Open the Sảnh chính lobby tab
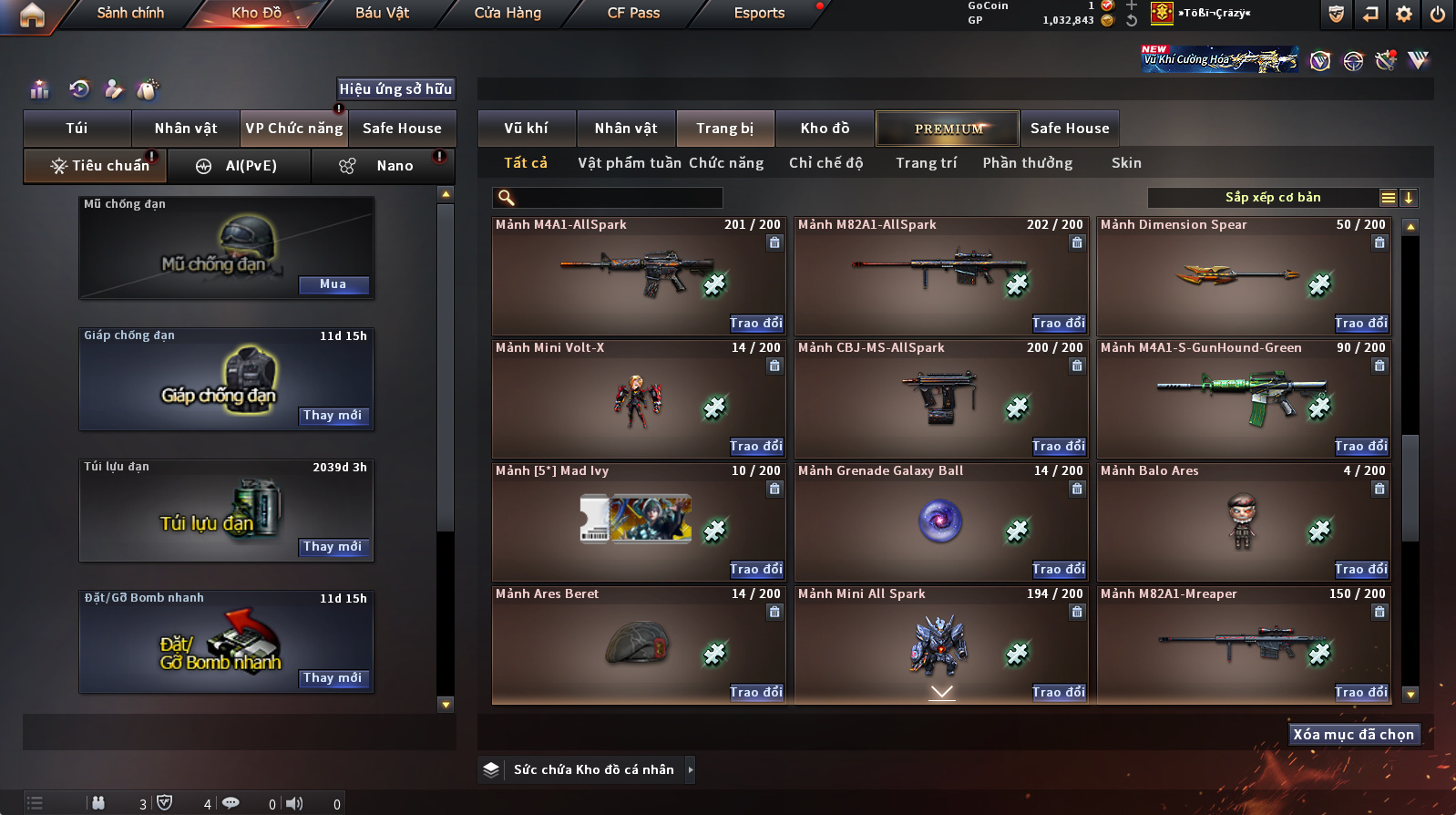This screenshot has width=1456, height=815. (130, 13)
